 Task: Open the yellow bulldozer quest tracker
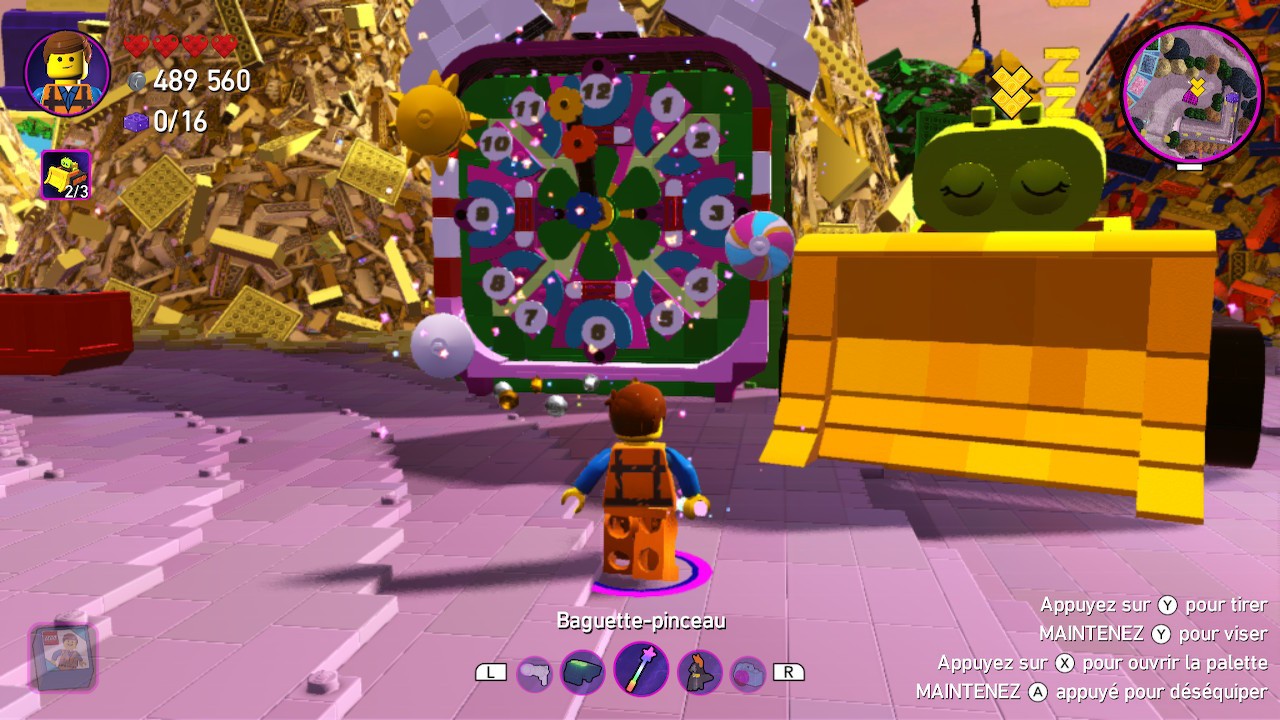pos(66,175)
